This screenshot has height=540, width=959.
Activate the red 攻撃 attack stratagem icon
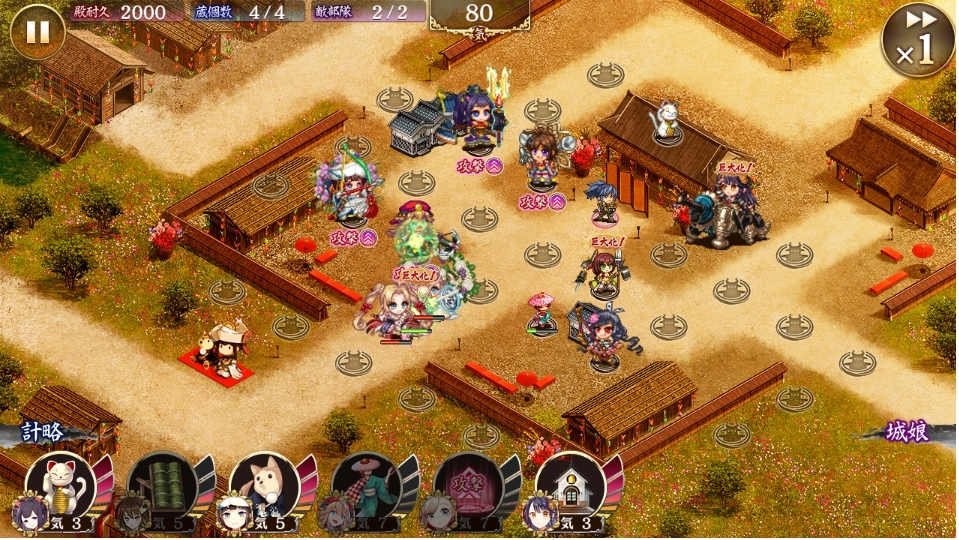(468, 485)
